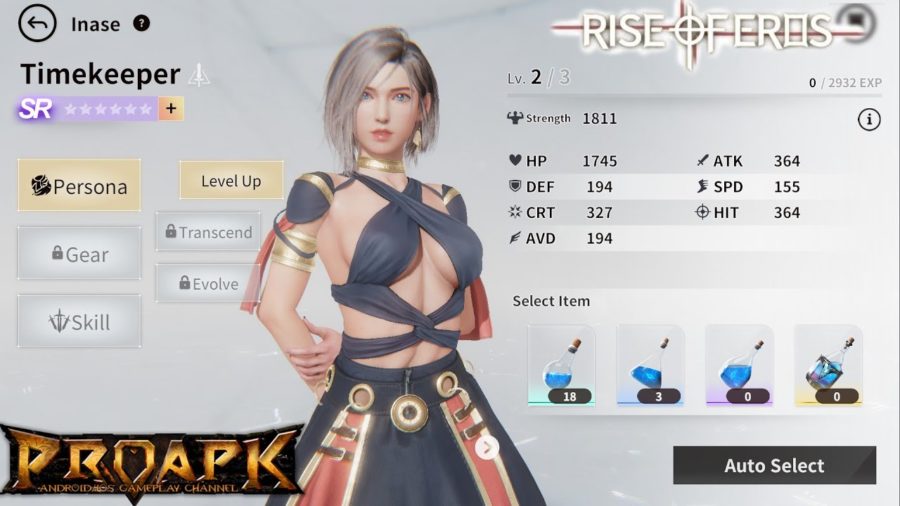Select the potion with 3 count
This screenshot has height=506, width=900.
coord(650,365)
